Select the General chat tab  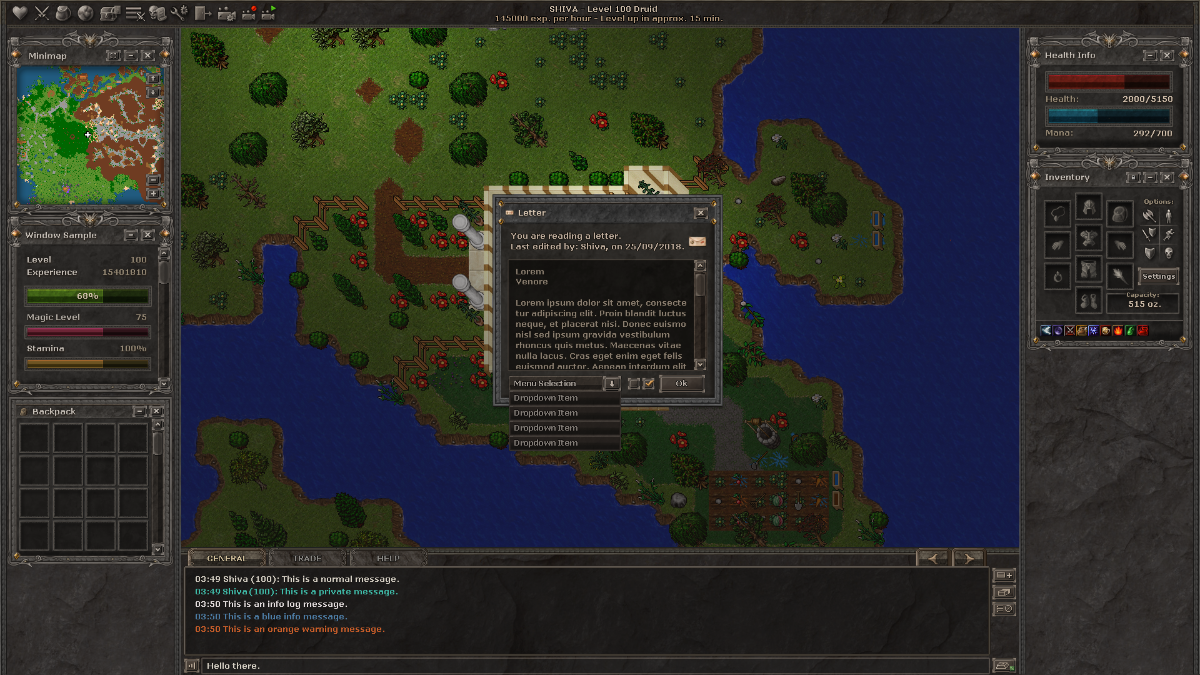tap(227, 558)
